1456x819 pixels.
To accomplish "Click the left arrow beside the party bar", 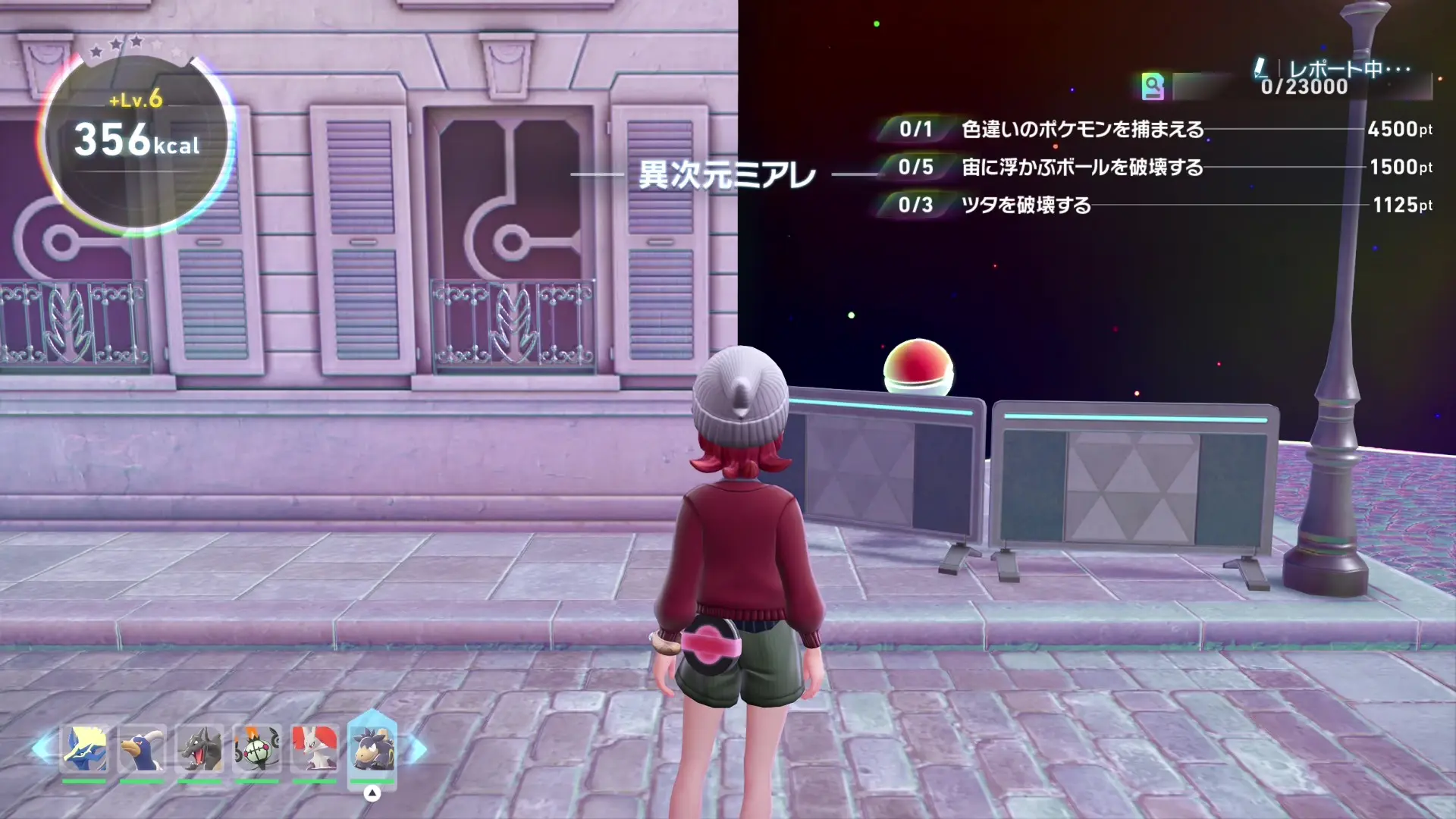I will click(42, 748).
